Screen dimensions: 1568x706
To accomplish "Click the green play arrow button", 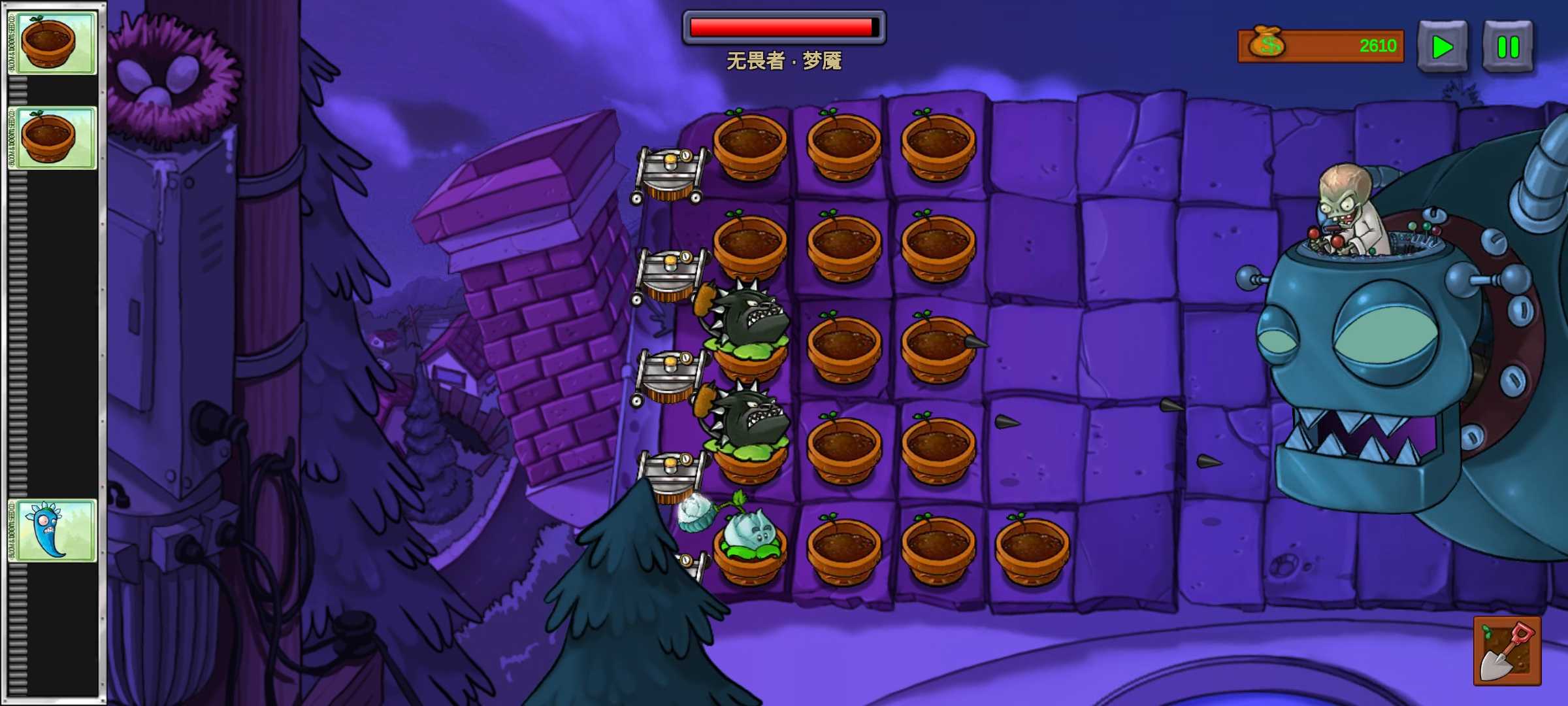I will click(1442, 46).
